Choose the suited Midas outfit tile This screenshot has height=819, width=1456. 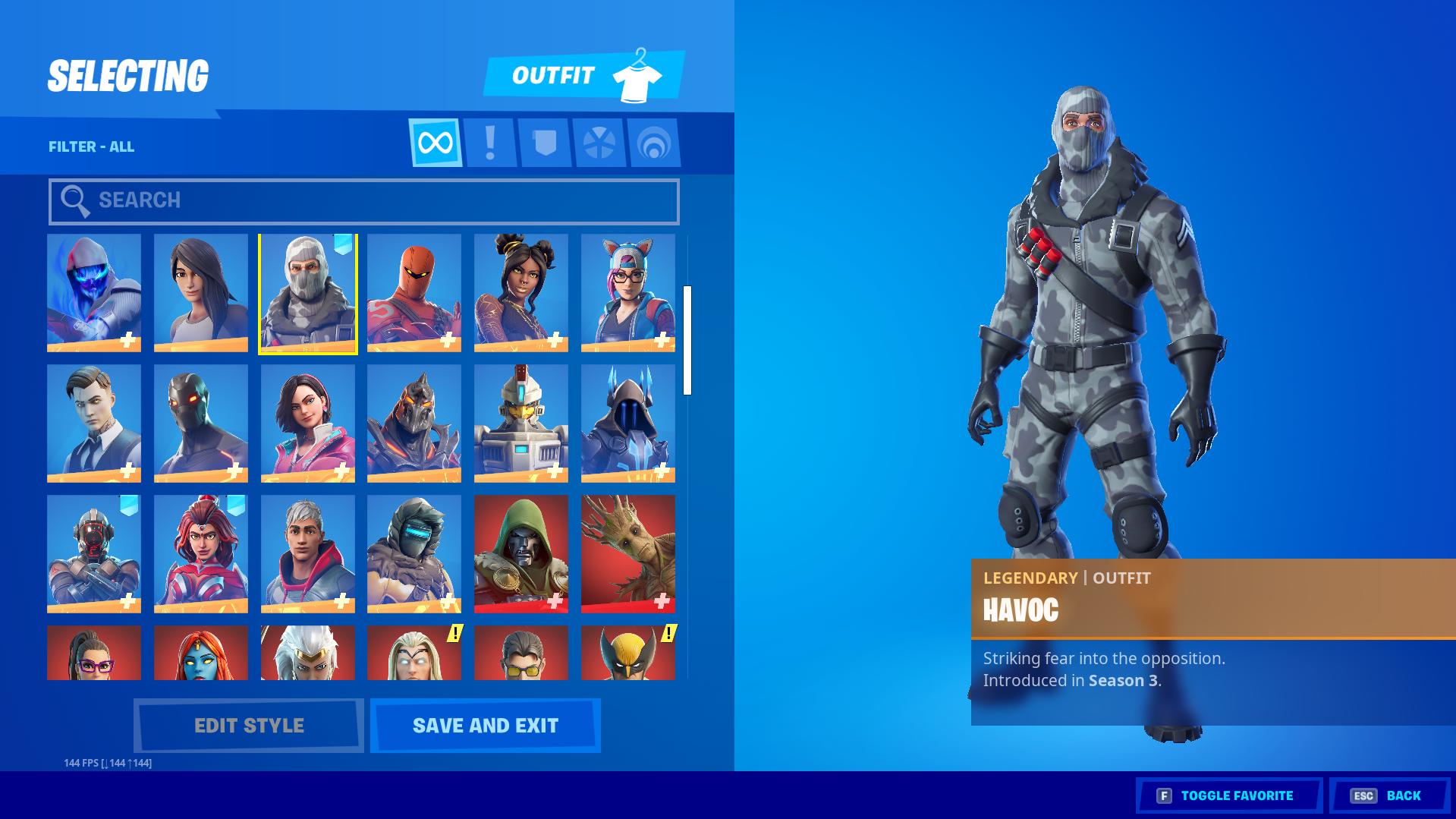click(x=94, y=423)
